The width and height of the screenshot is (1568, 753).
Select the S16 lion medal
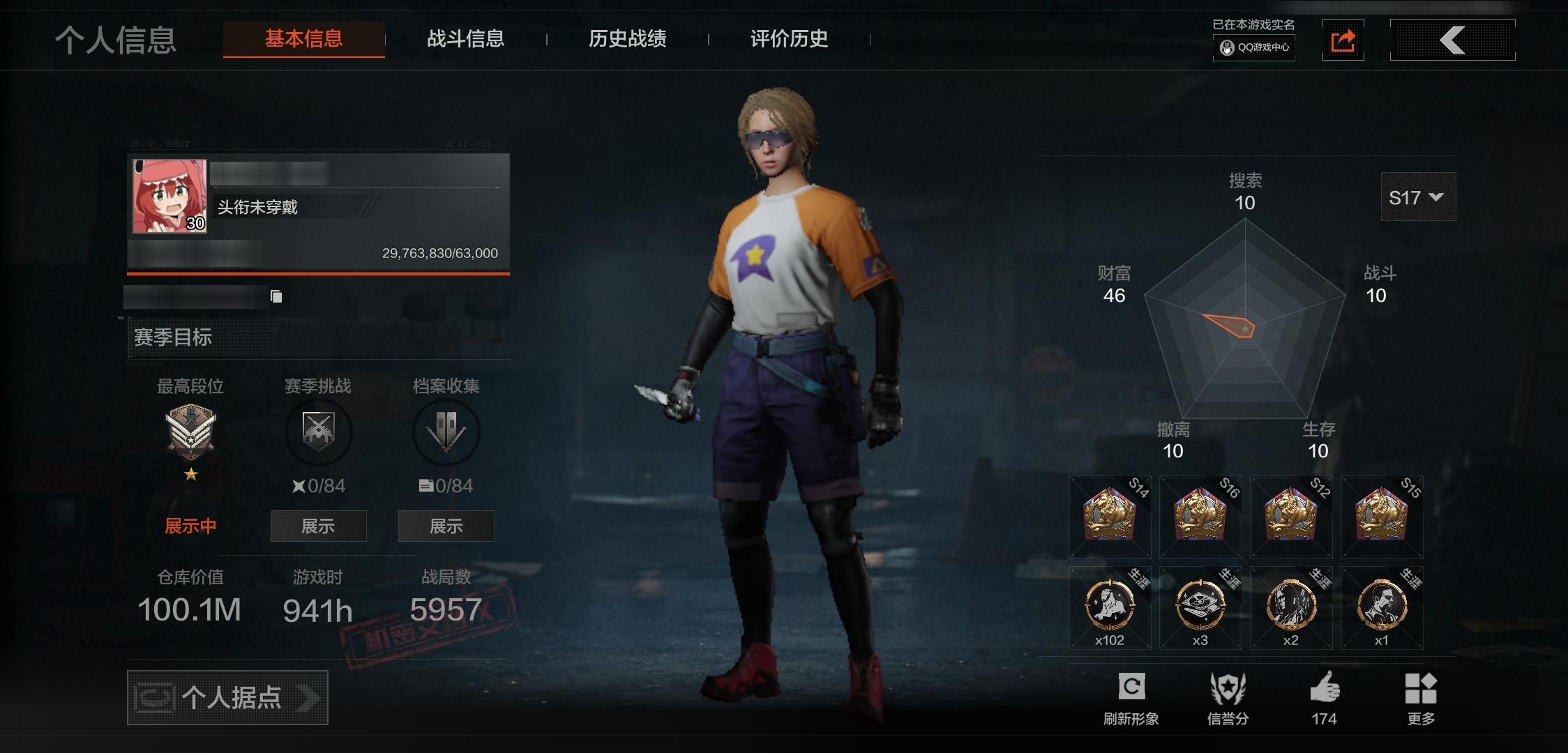click(1200, 517)
